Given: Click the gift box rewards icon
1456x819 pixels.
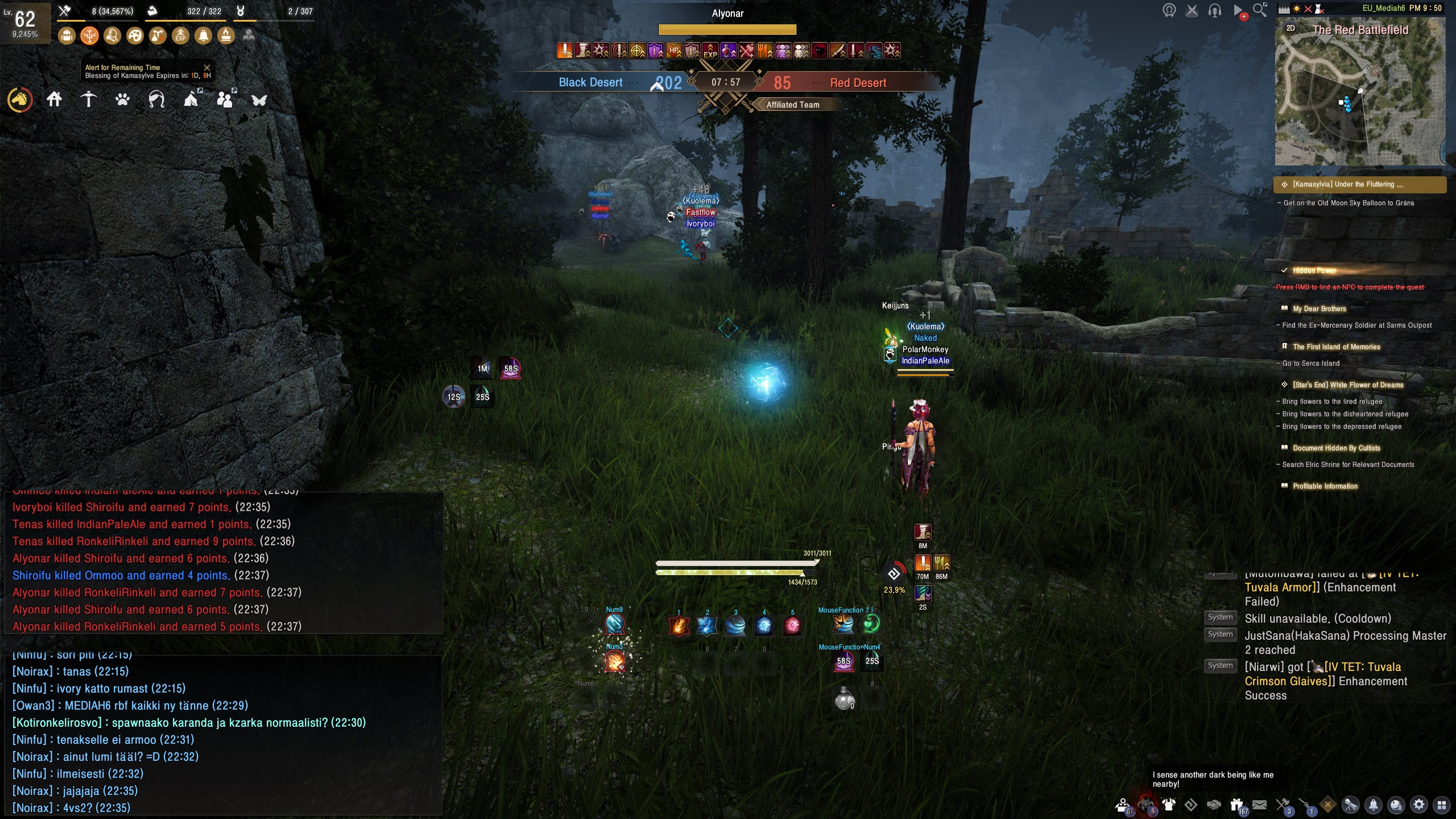Looking at the screenshot, I should pos(1236,805).
